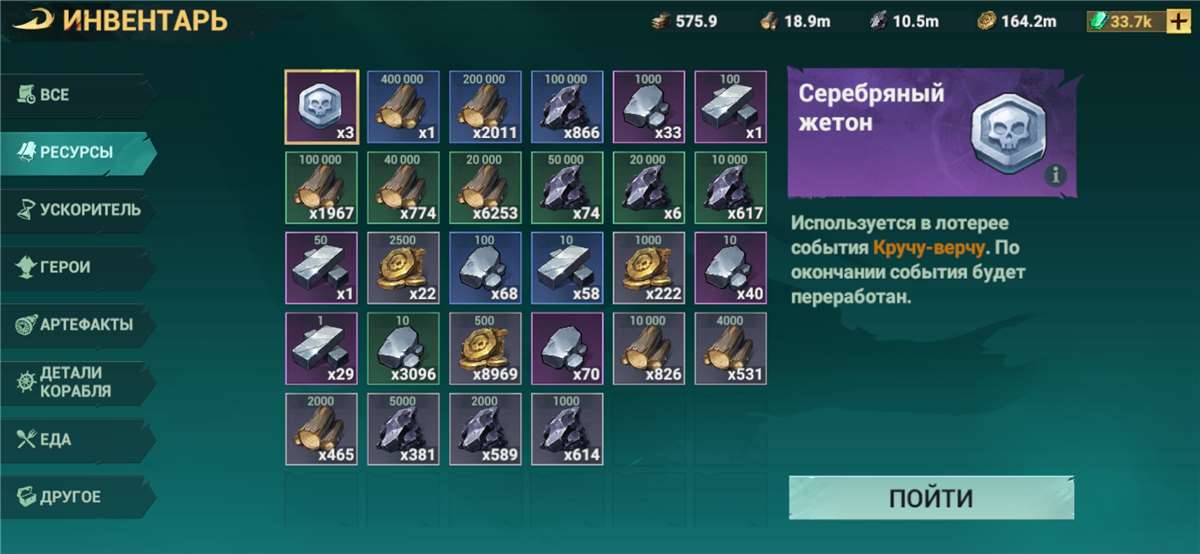
Task: Select the Ресурсы category tab
Action: [77, 152]
